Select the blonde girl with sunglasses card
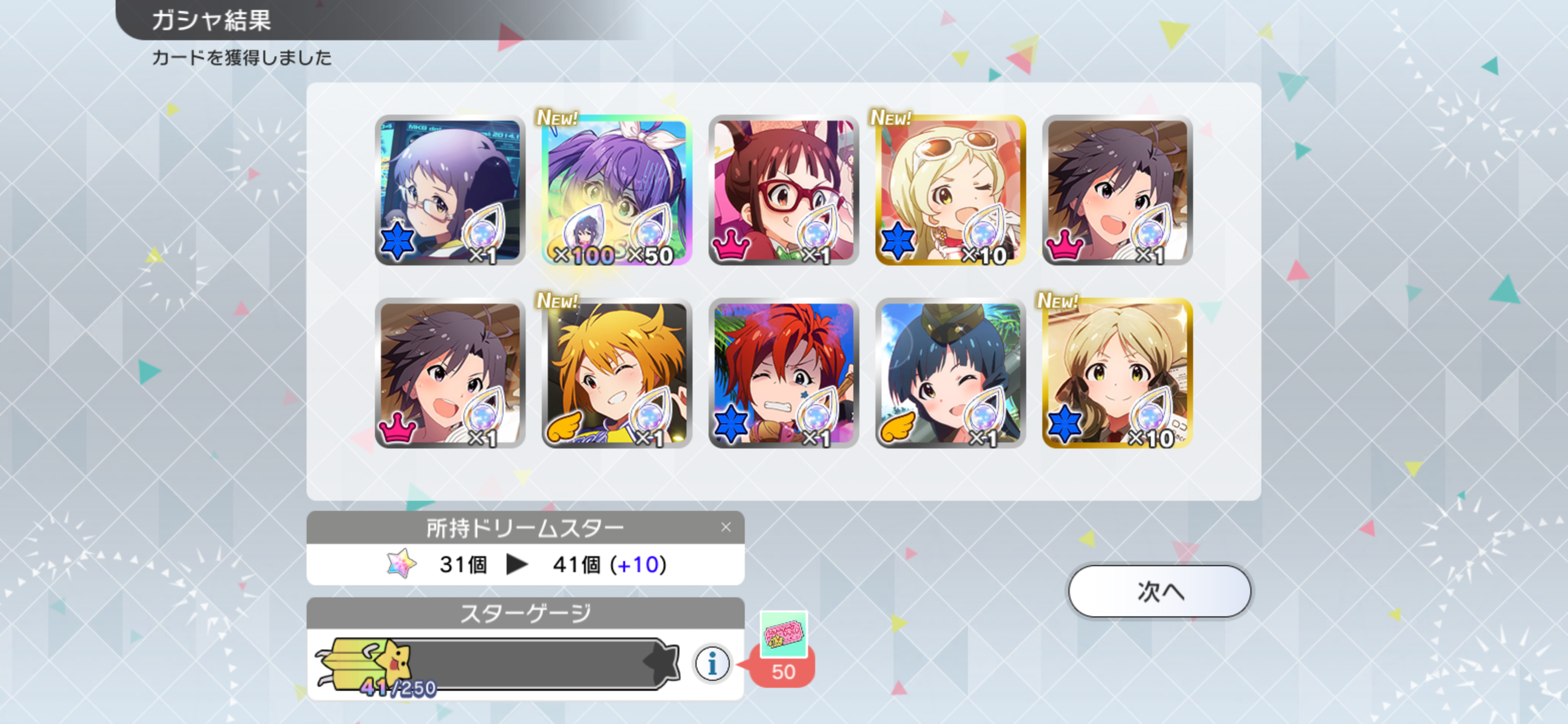 950,190
